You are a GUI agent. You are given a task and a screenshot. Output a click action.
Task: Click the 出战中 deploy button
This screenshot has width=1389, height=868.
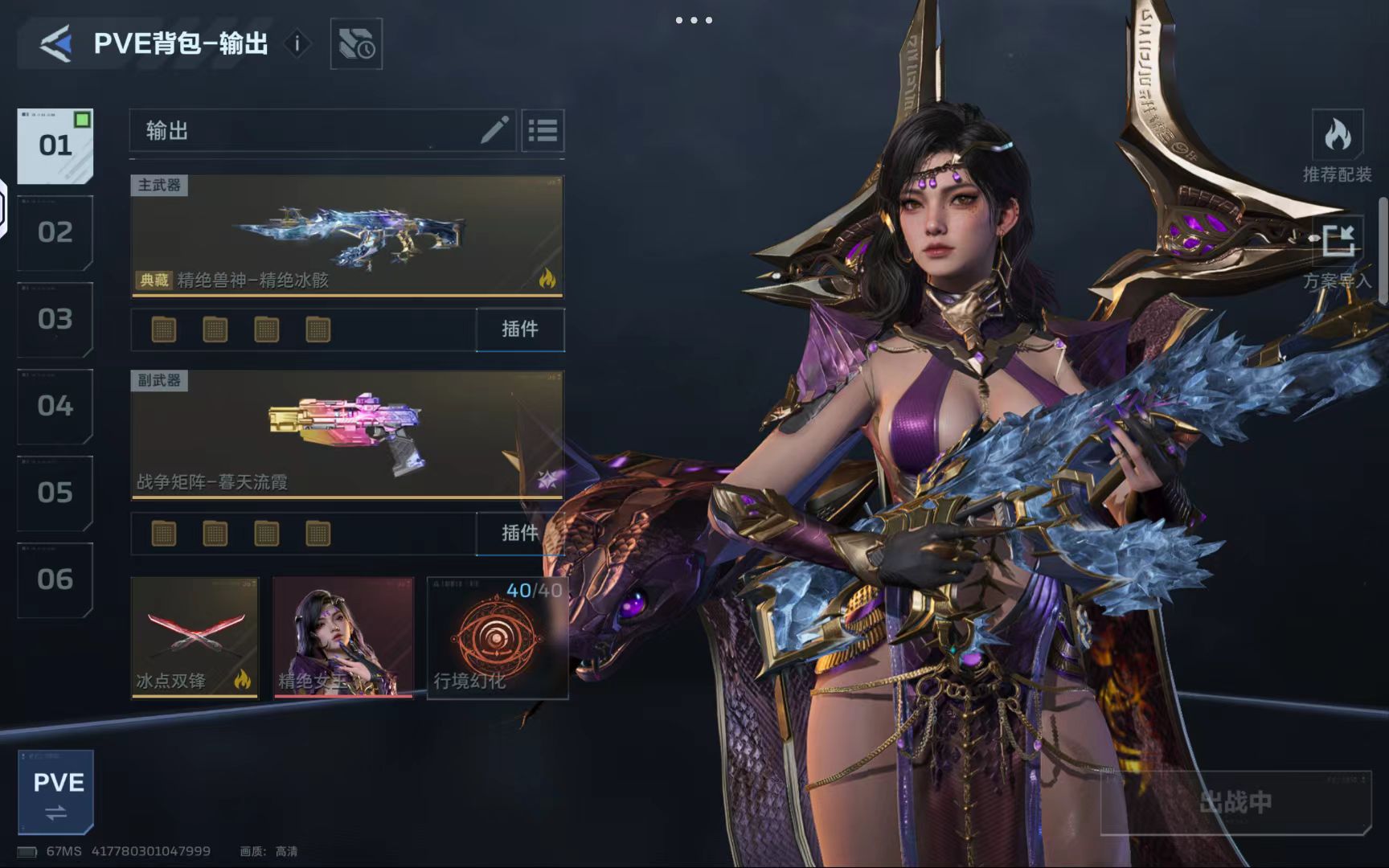click(x=1235, y=801)
